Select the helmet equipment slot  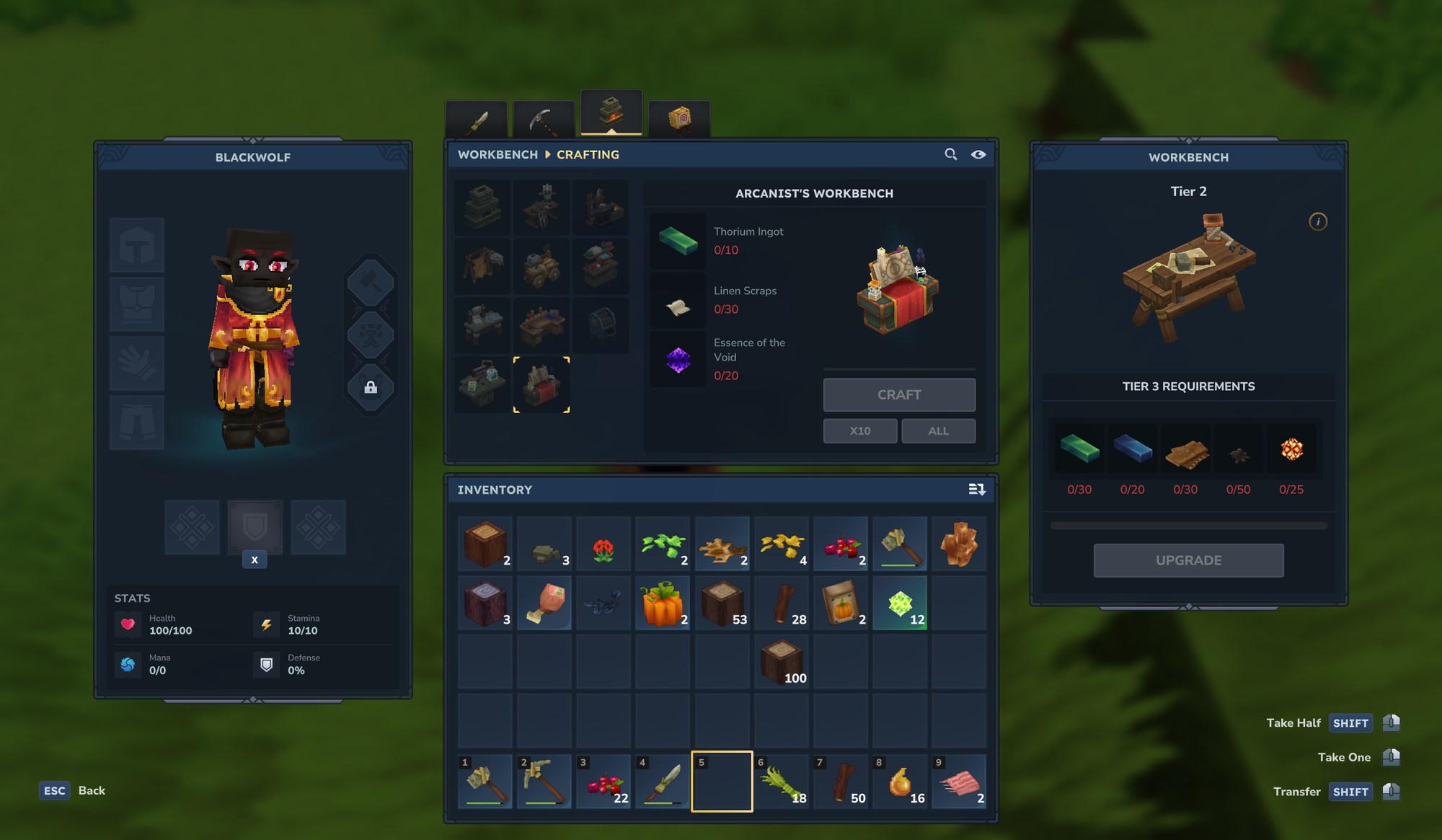tap(137, 245)
